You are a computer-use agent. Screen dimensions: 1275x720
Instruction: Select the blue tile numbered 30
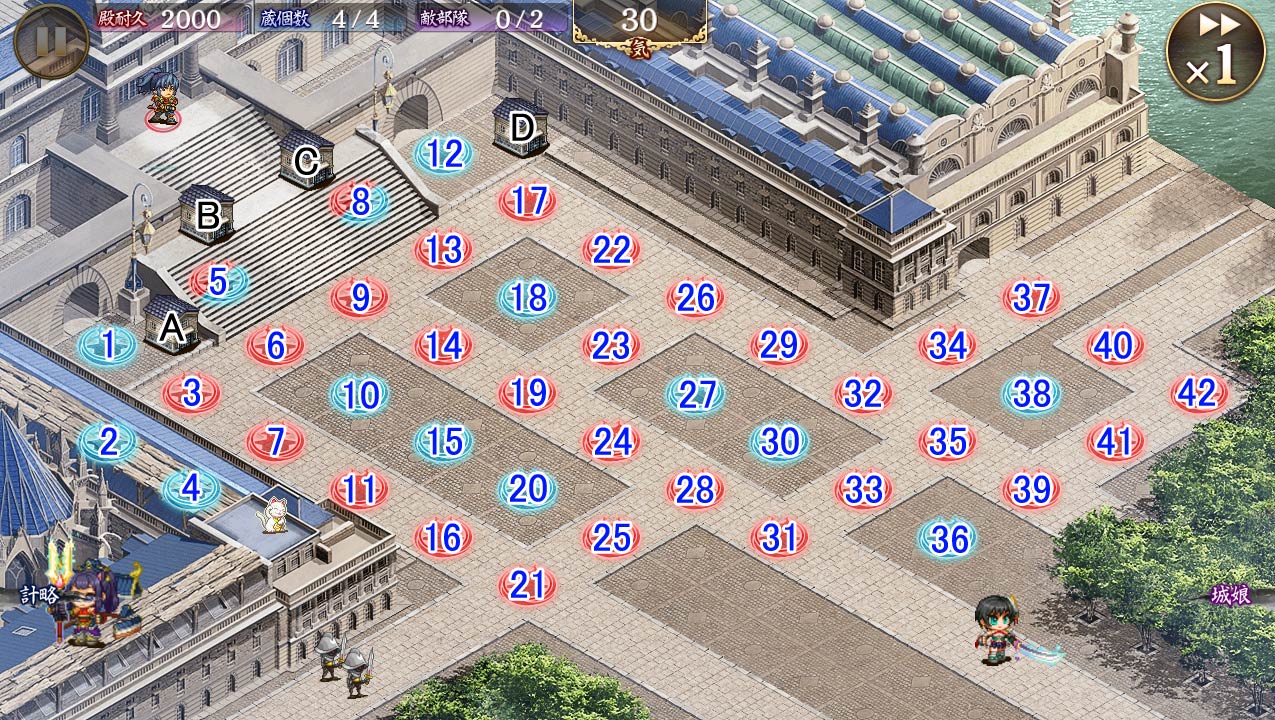(x=779, y=442)
